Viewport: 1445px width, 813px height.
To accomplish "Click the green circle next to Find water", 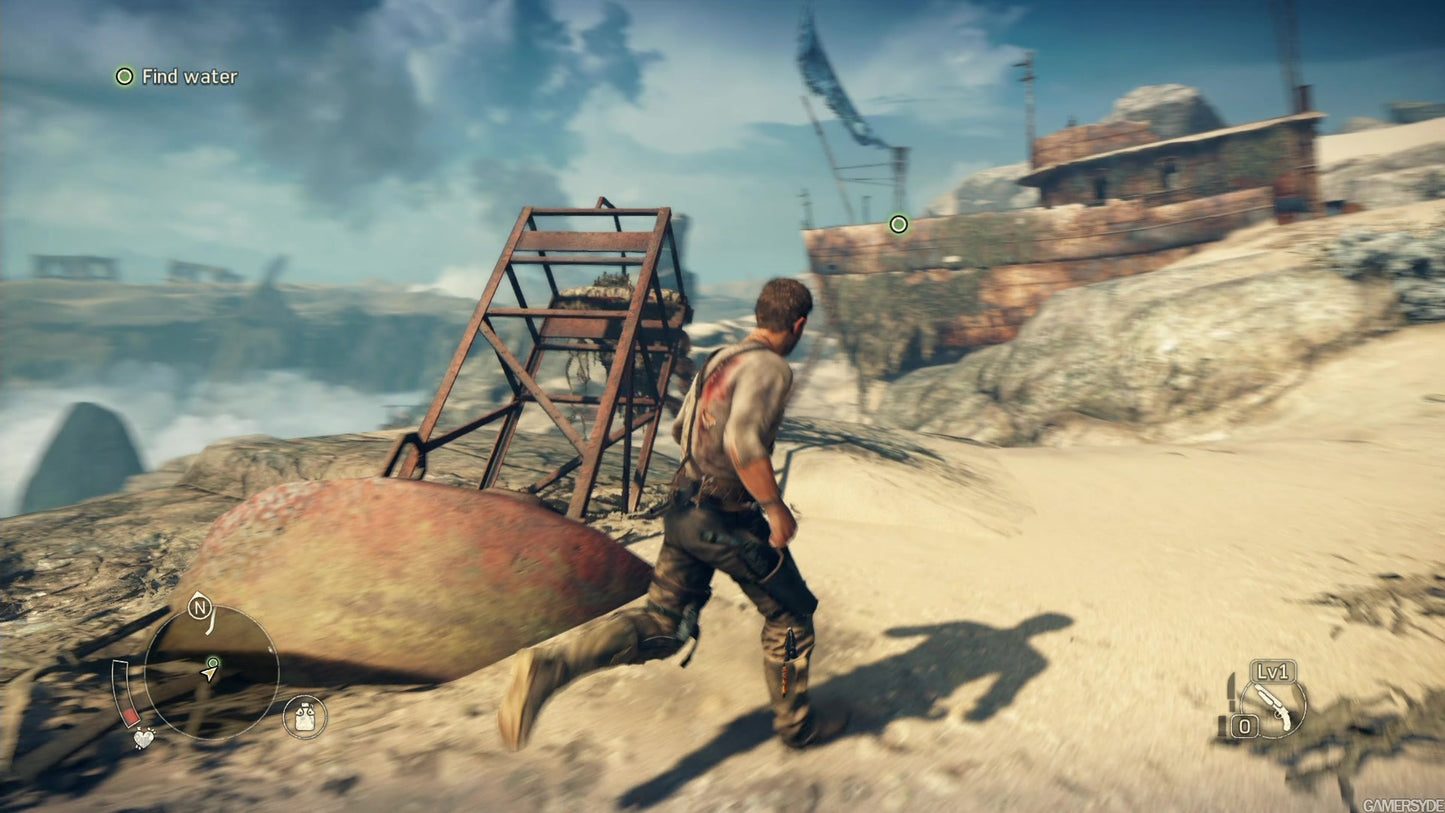I will click(125, 76).
